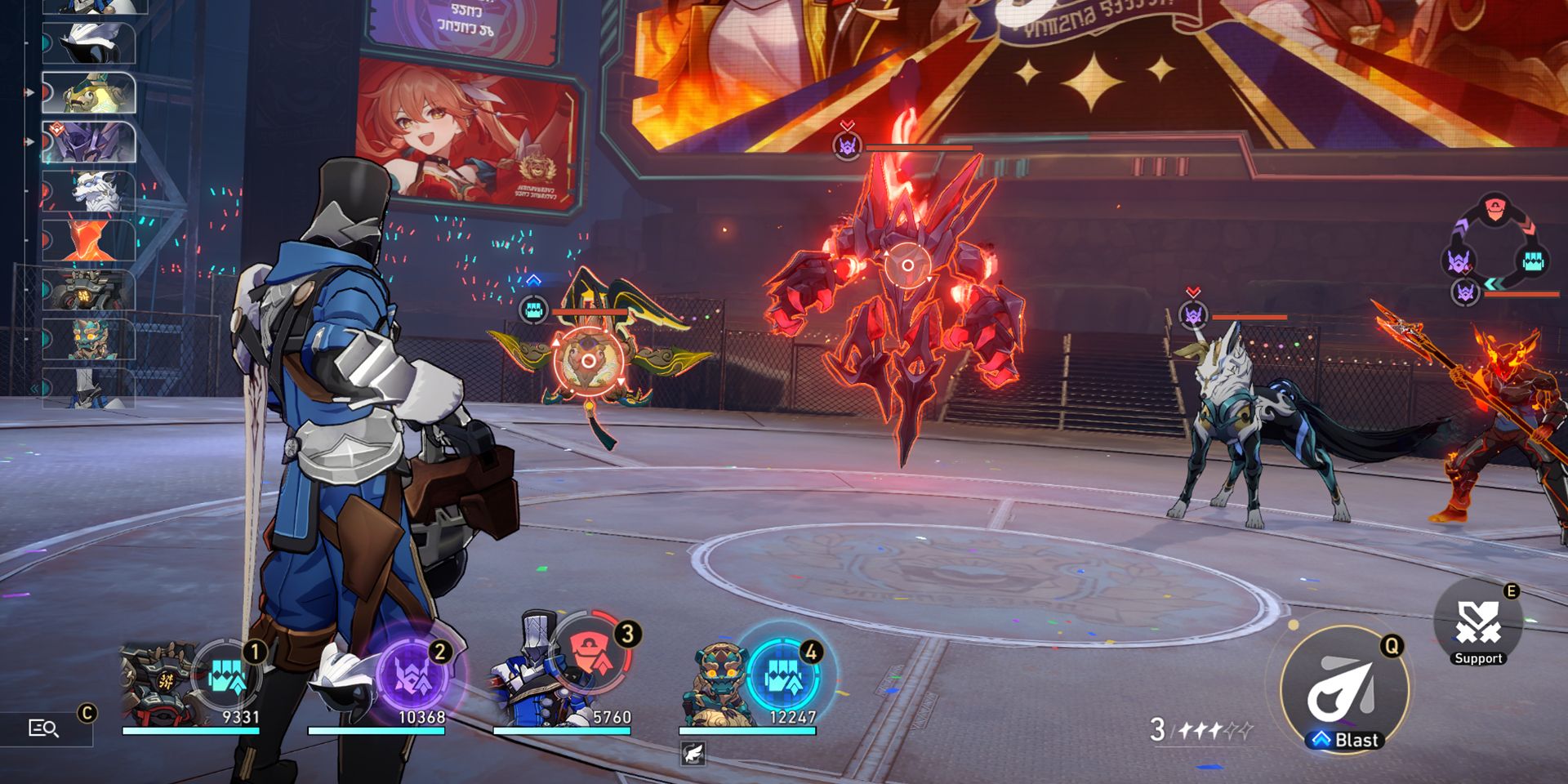Viewport: 1568px width, 784px height.
Task: Click the purple double-chevron on the target wheel
Action: click(1461, 225)
